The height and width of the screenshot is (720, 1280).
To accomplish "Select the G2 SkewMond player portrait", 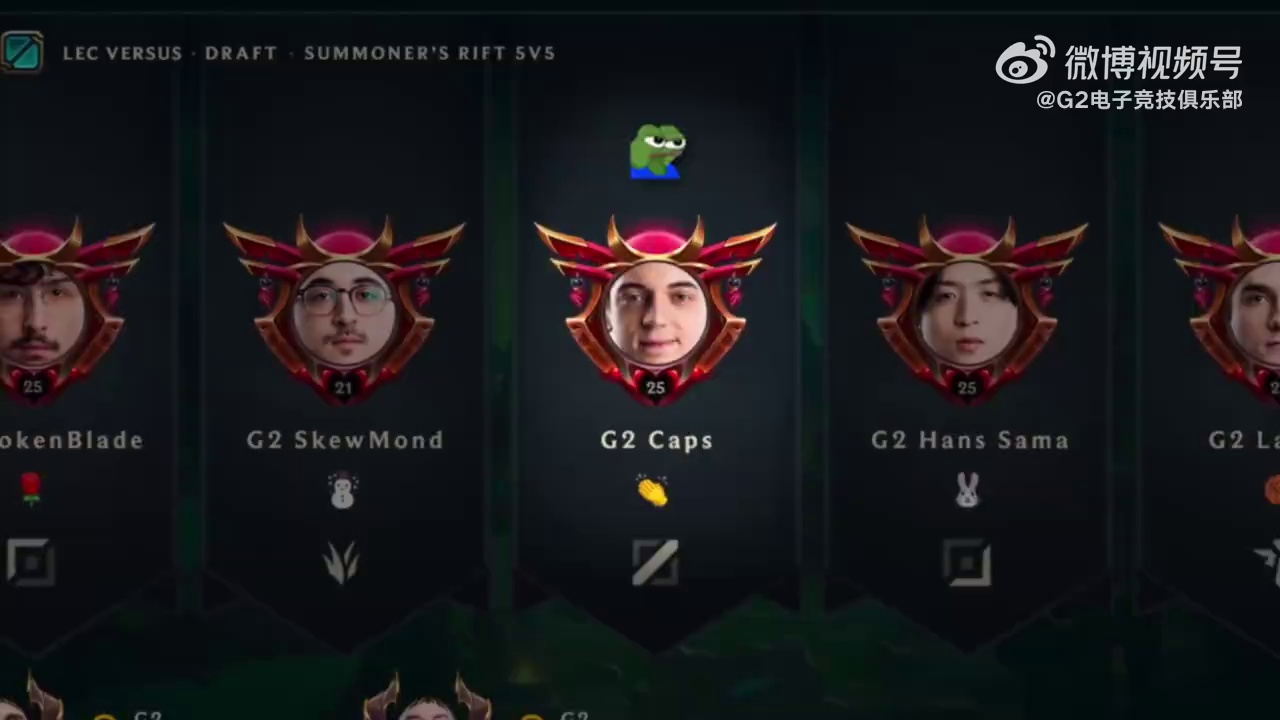I will click(x=344, y=312).
